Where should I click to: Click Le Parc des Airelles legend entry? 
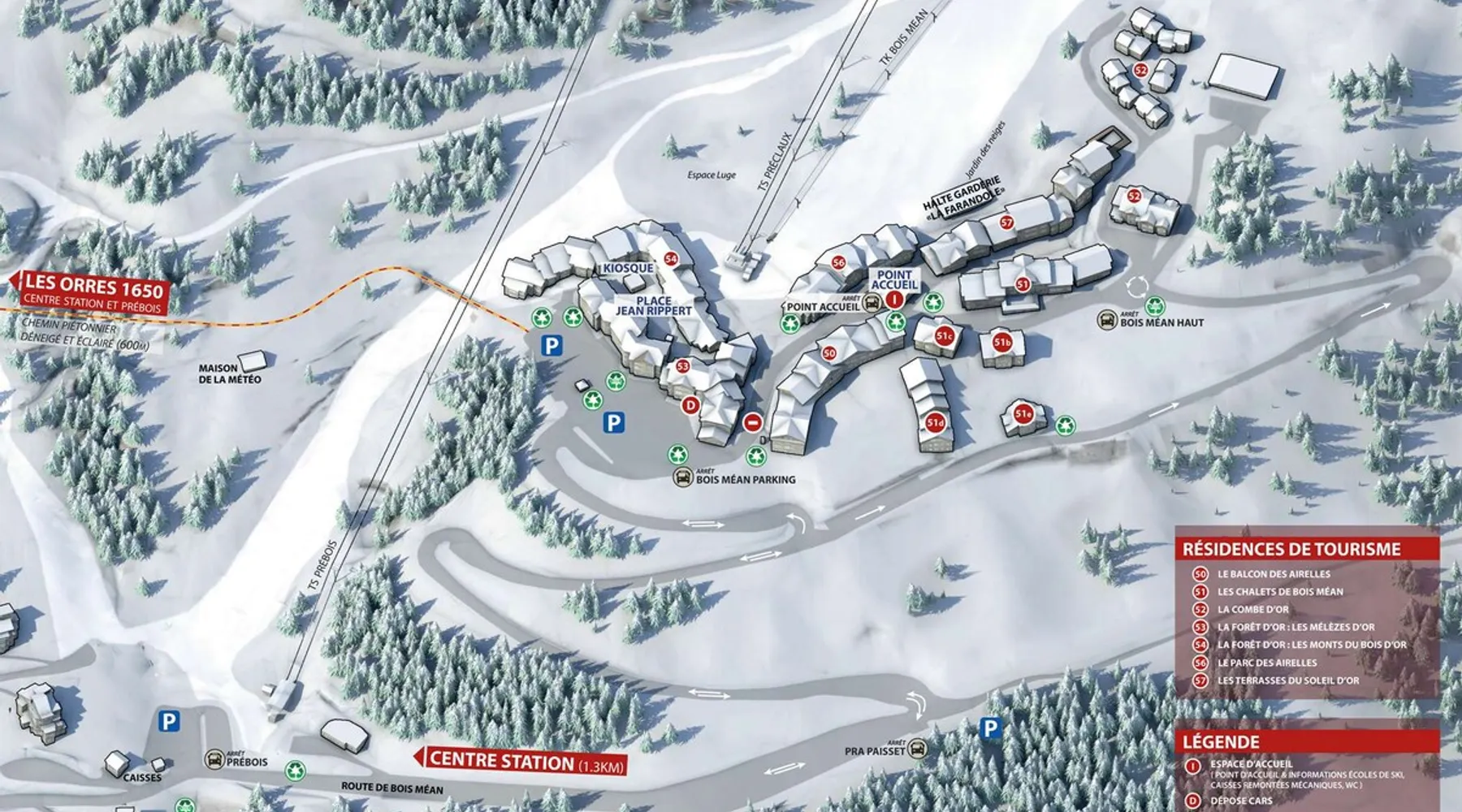1266,663
